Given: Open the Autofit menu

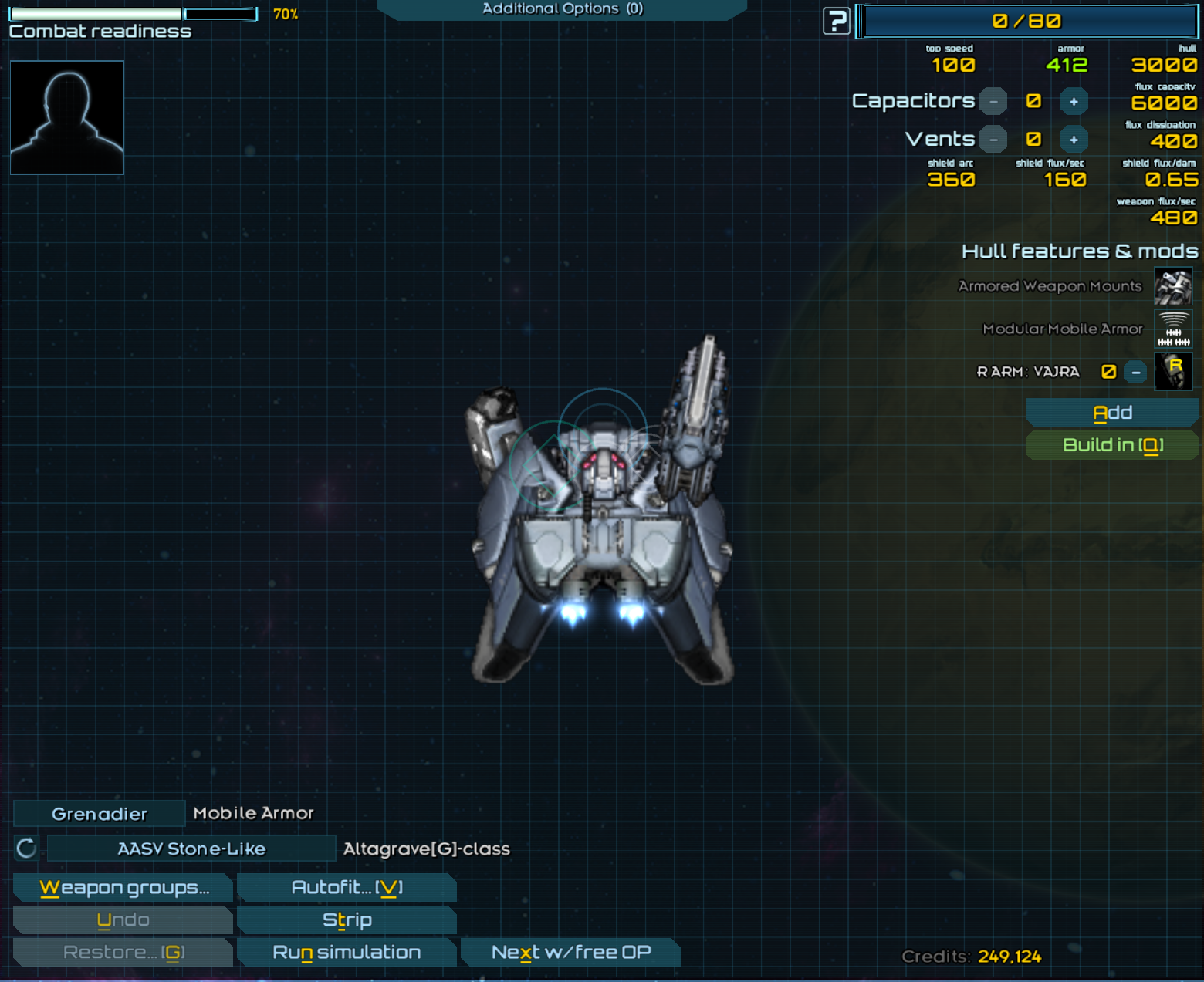Looking at the screenshot, I should coord(347,888).
